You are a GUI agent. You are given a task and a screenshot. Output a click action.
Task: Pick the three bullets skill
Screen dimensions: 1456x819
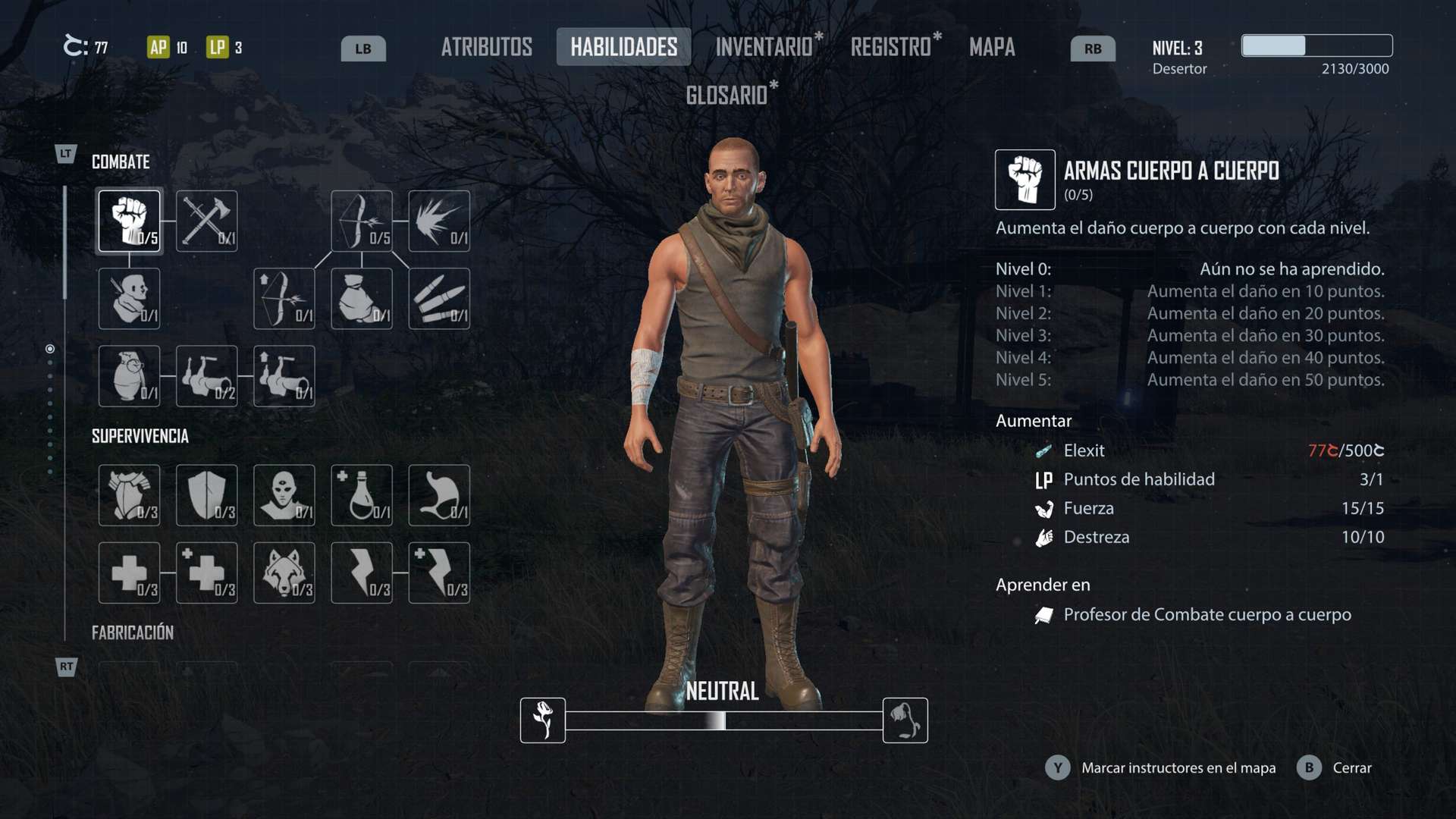point(439,298)
